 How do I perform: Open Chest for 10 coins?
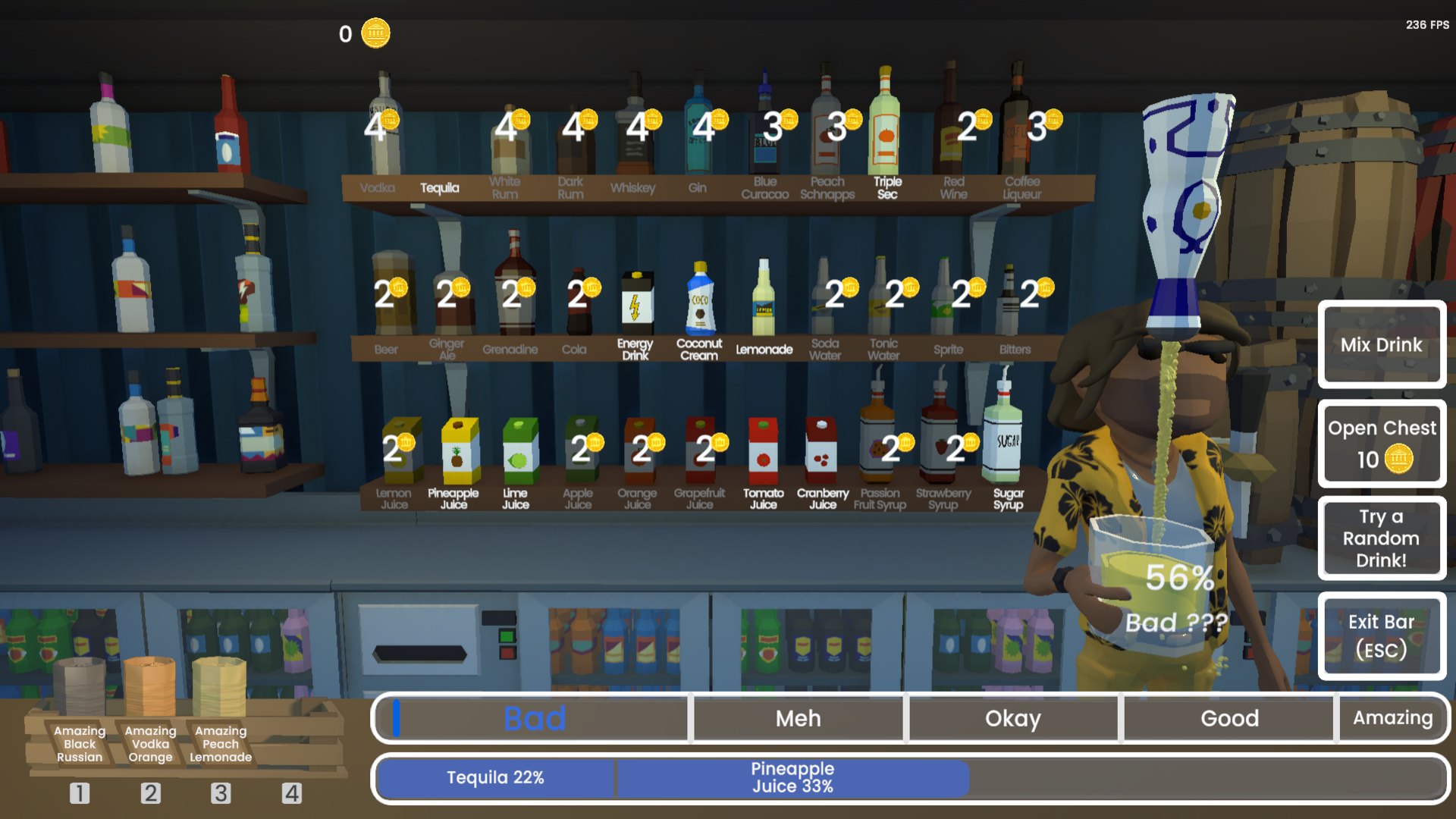pos(1382,444)
